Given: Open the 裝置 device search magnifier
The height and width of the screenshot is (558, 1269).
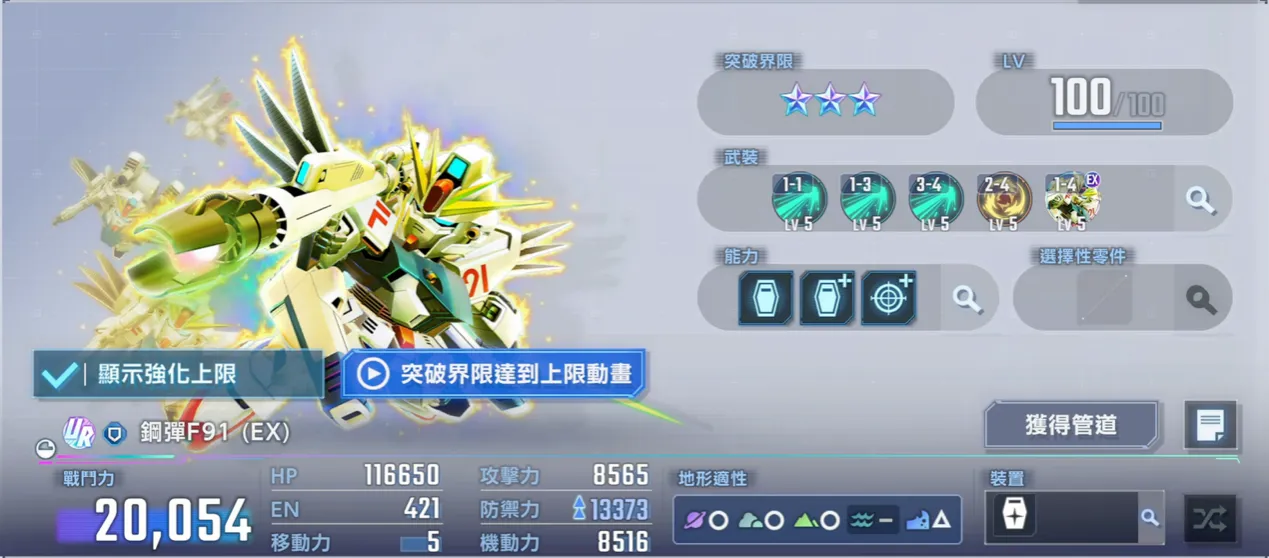Looking at the screenshot, I should pos(1150,518).
